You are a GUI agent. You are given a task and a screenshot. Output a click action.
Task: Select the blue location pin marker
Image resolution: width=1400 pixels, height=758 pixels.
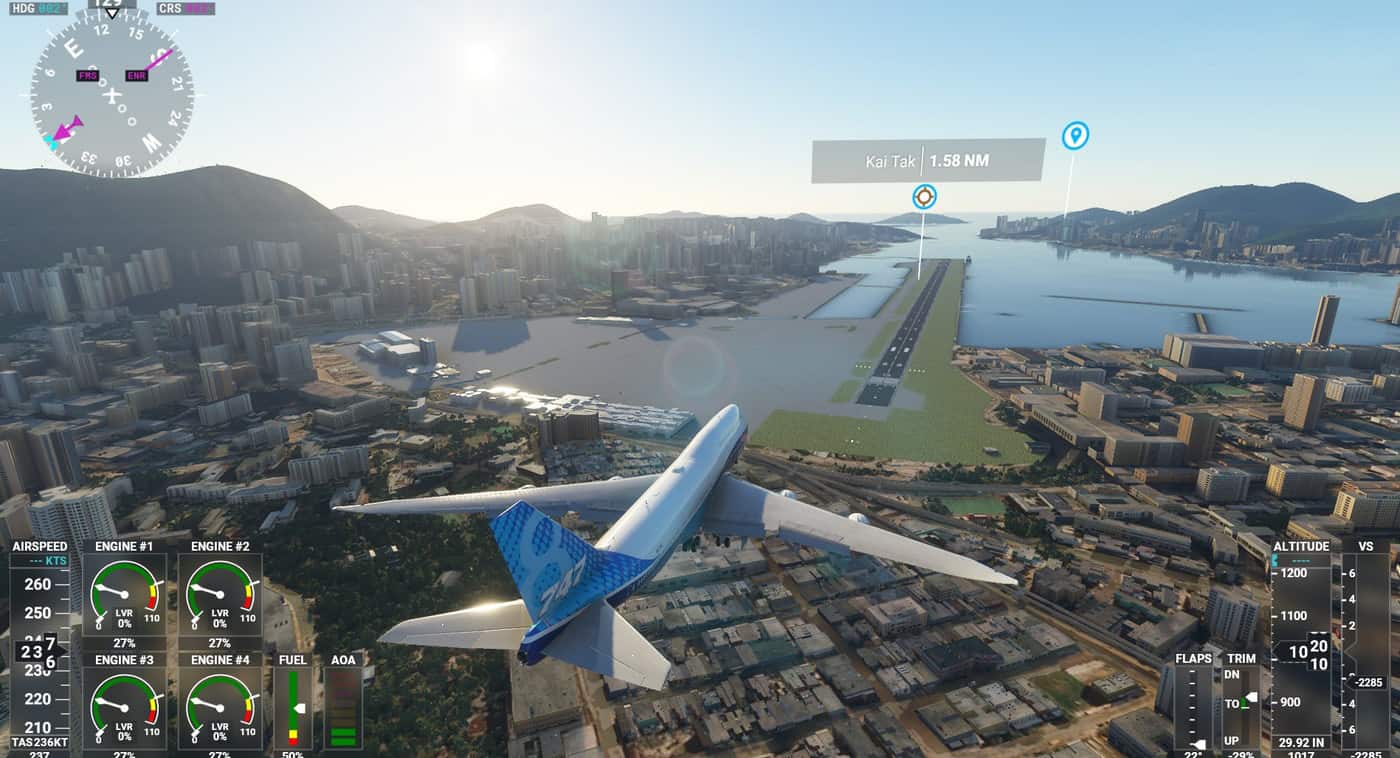click(1075, 135)
